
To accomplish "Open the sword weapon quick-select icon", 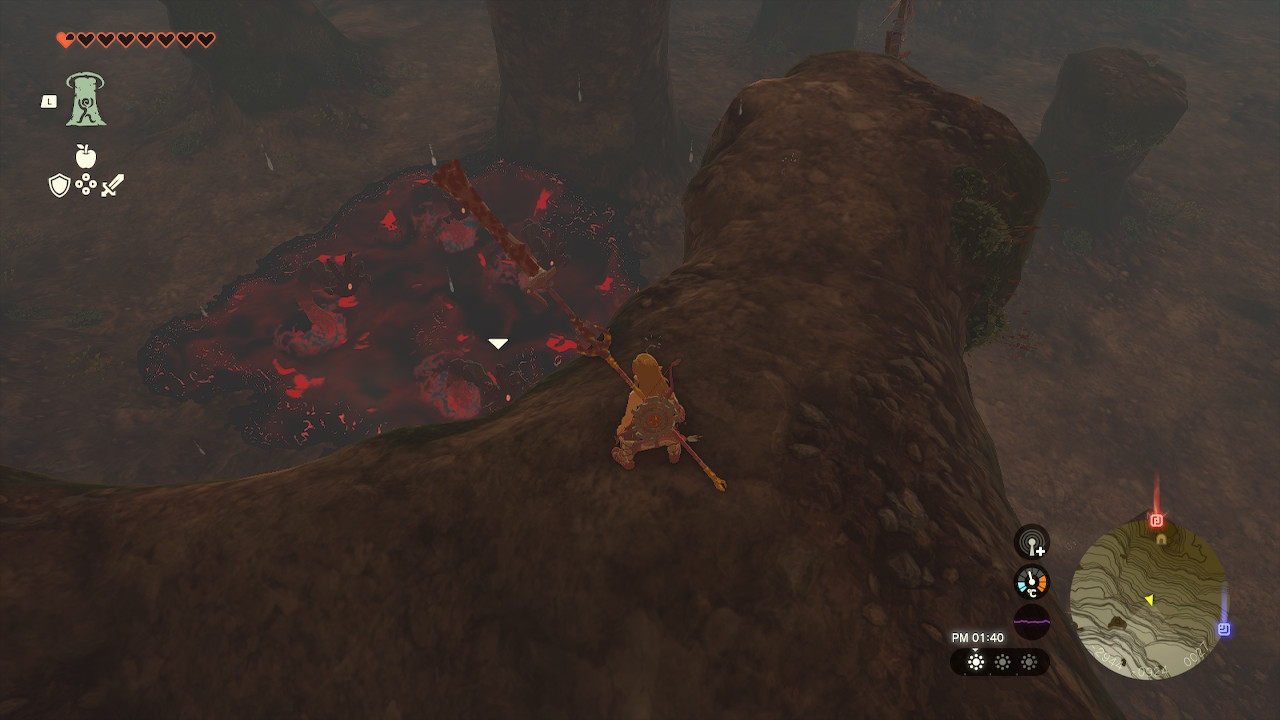I will click(112, 185).
